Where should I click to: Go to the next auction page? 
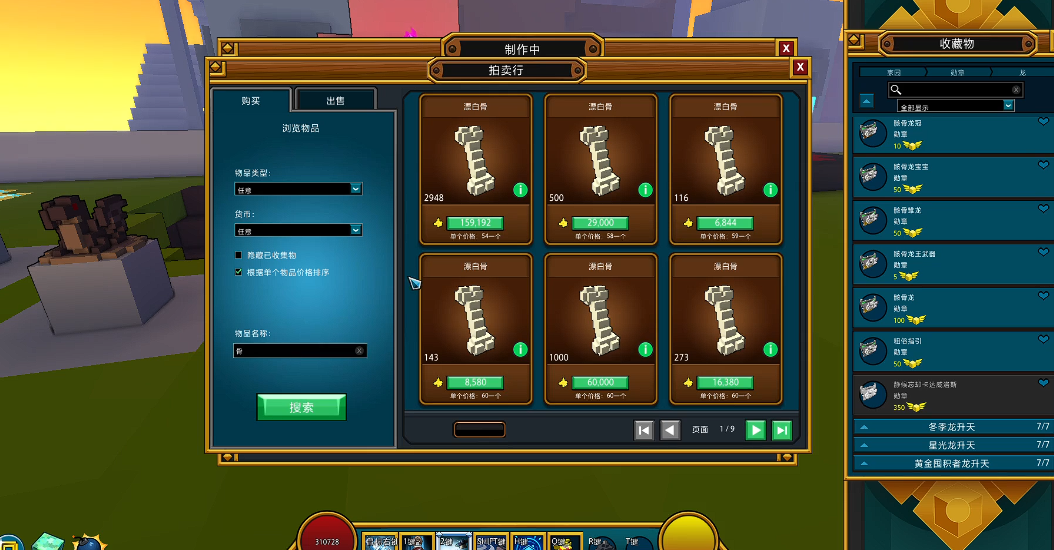756,429
